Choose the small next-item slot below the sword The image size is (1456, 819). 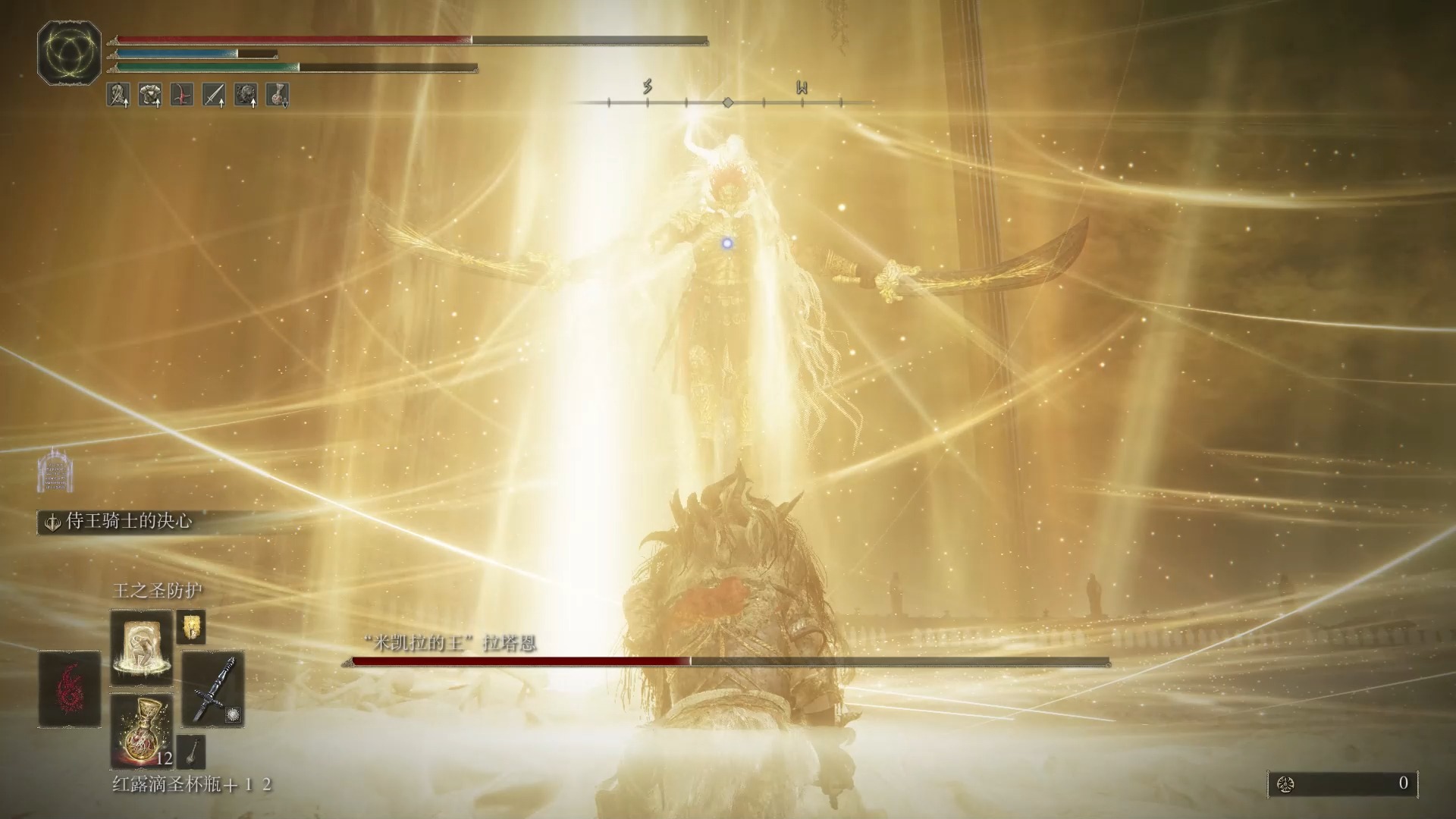pyautogui.click(x=190, y=751)
